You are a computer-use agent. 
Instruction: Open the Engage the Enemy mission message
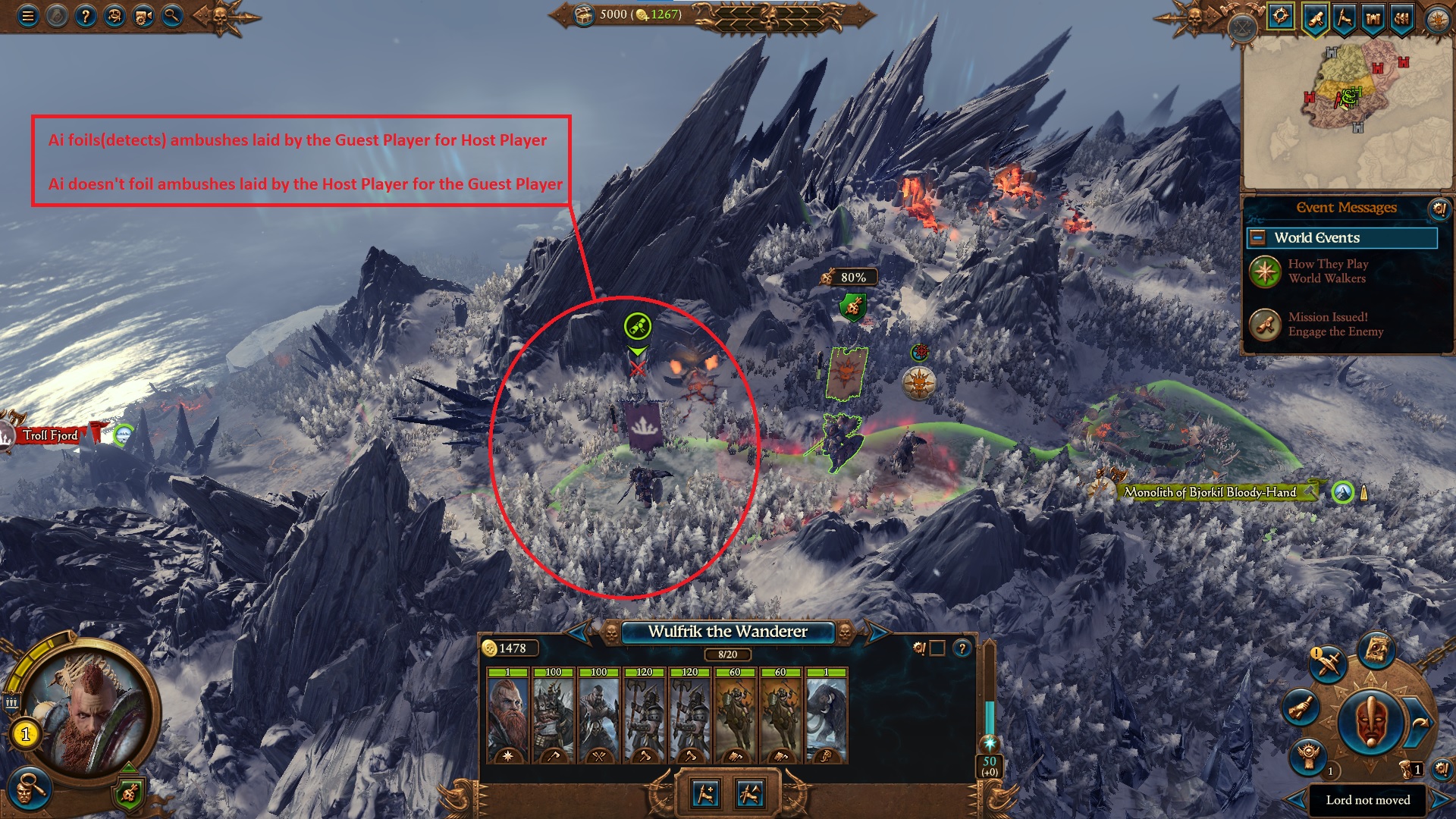(1335, 325)
